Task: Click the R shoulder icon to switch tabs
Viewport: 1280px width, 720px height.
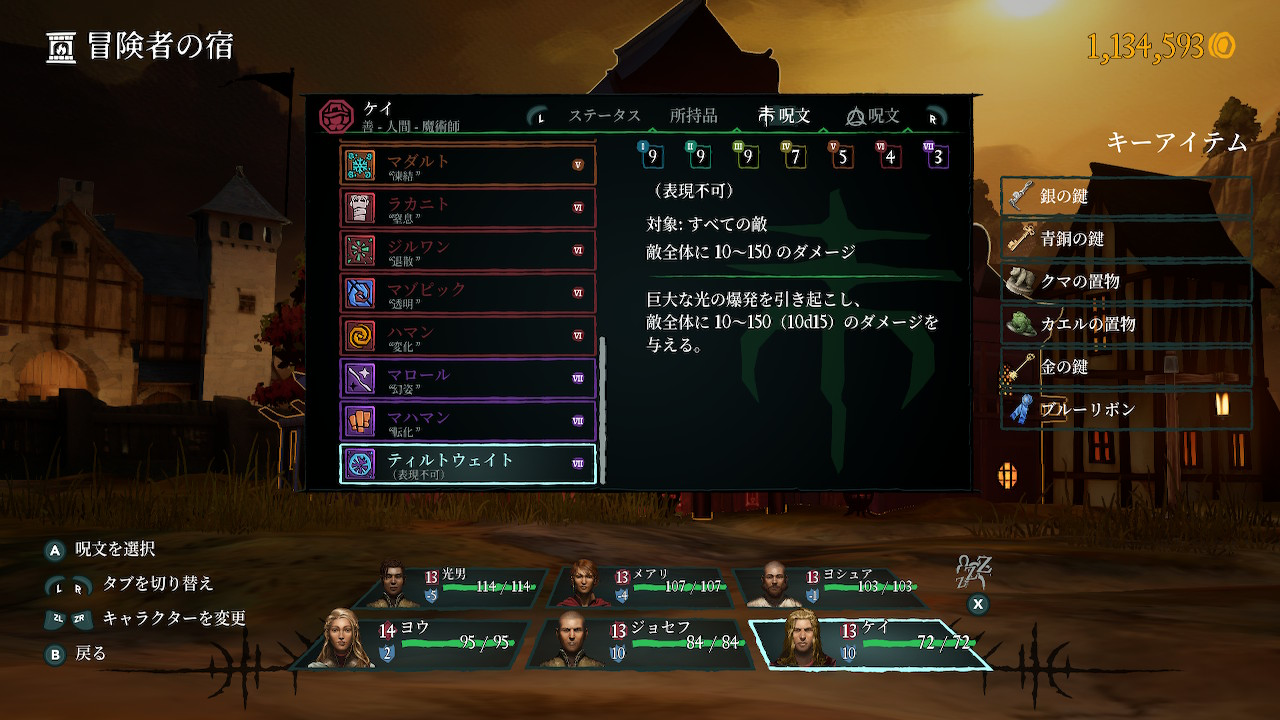Action: 934,115
